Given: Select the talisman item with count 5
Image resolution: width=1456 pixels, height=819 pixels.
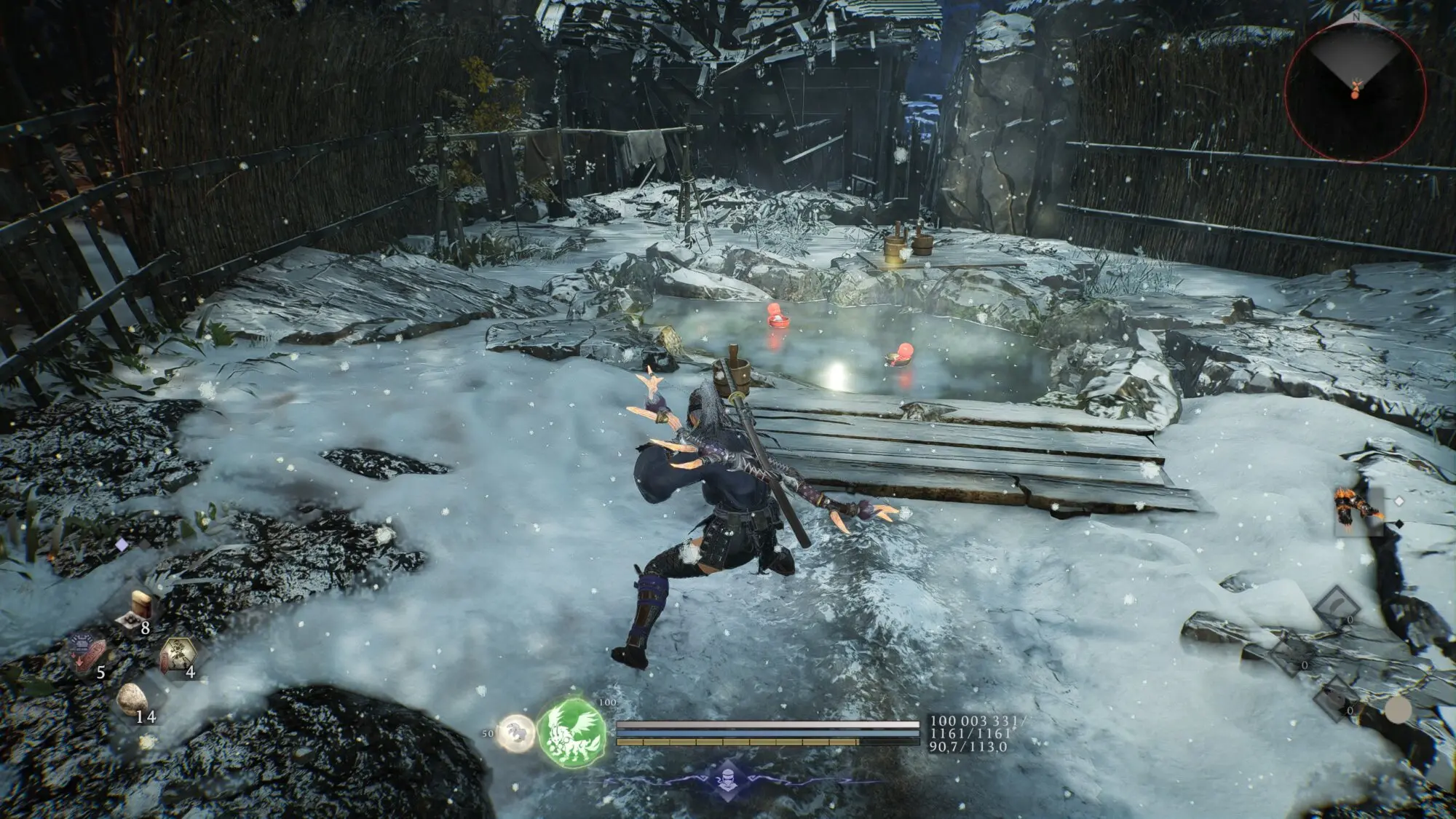Looking at the screenshot, I should click(88, 649).
